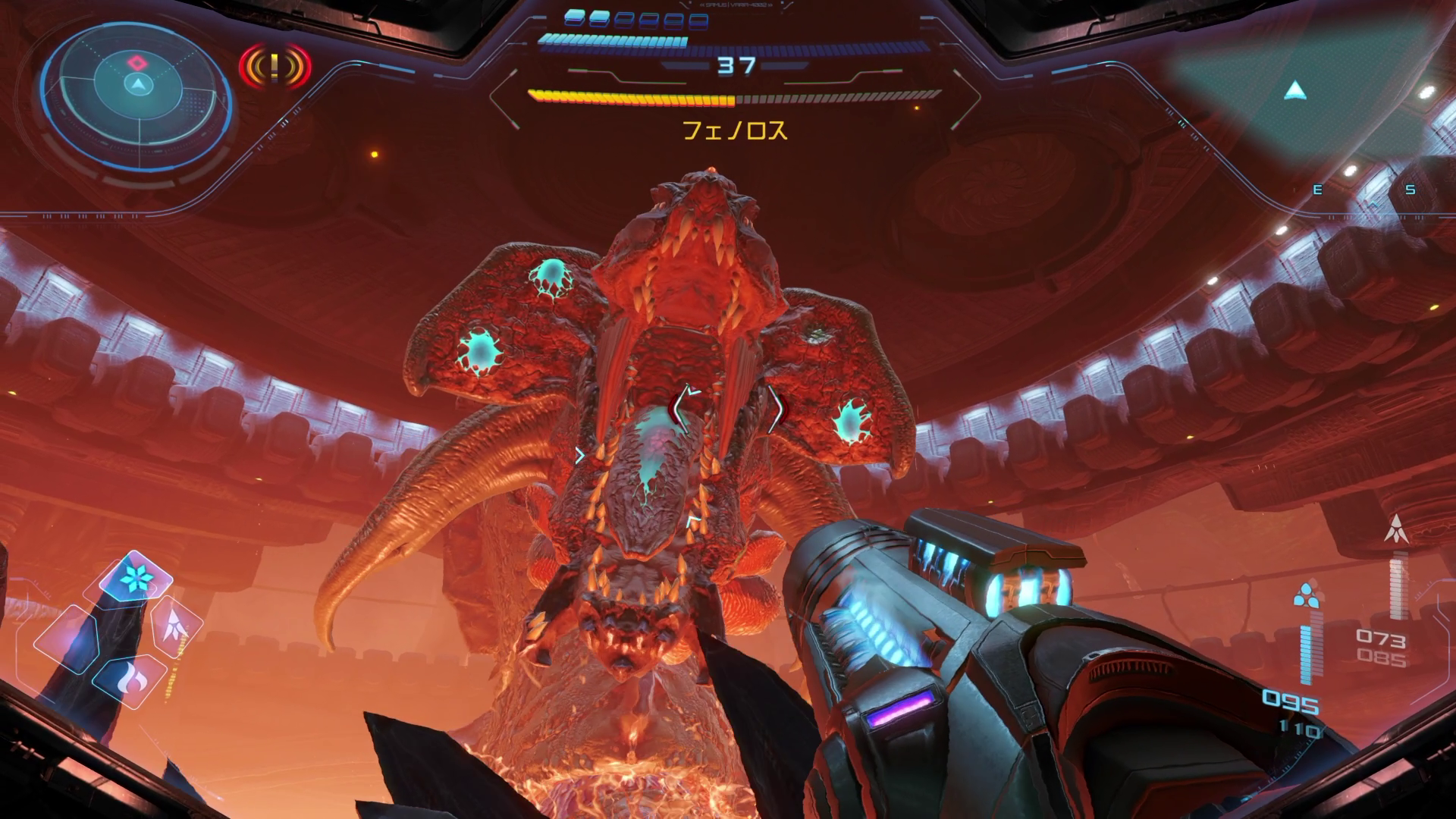The height and width of the screenshot is (819, 1456).
Task: Click the white missile ammo icon
Action: point(1396,528)
